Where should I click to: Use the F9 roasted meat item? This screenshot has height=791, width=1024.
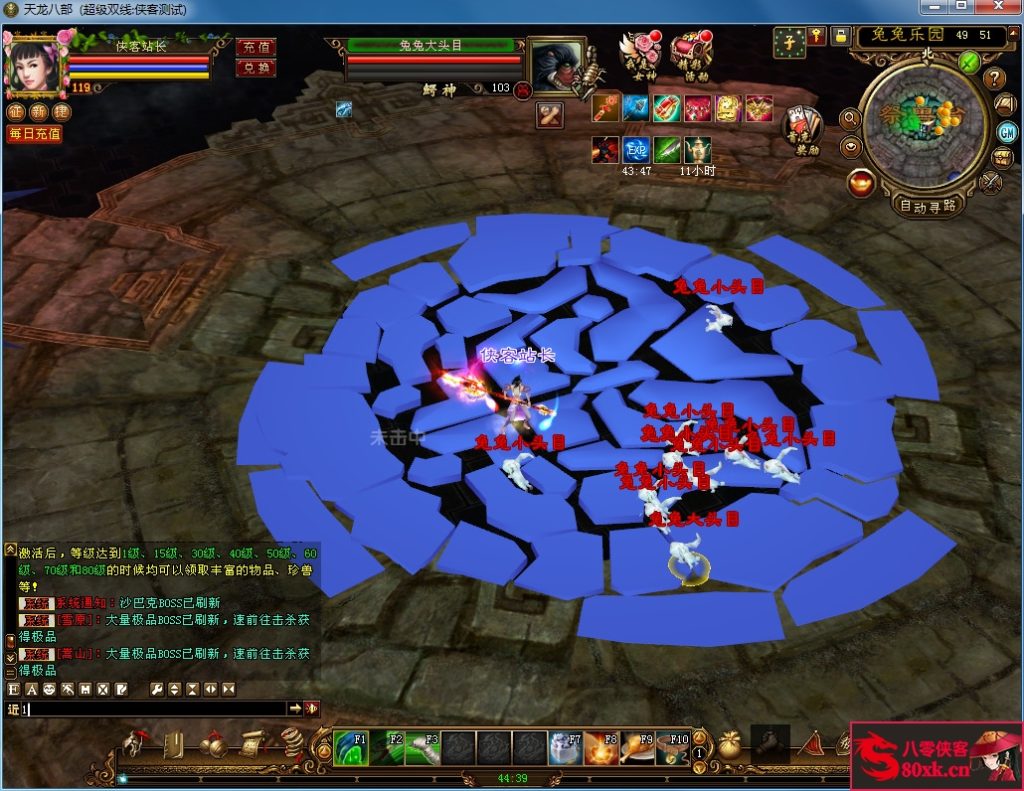636,748
